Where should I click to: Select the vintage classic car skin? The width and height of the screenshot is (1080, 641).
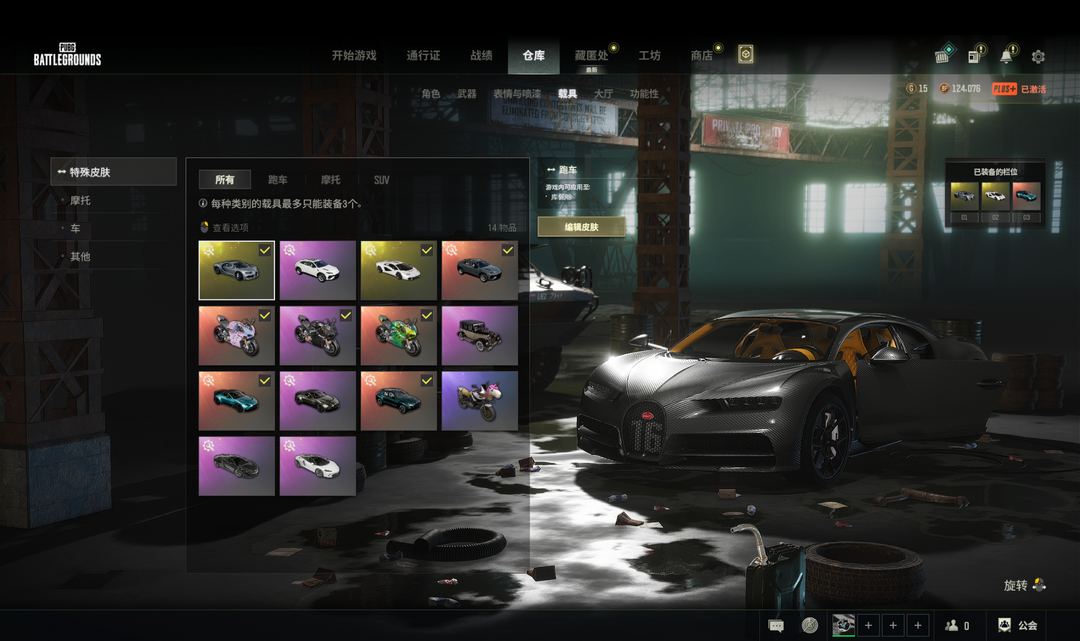[480, 336]
